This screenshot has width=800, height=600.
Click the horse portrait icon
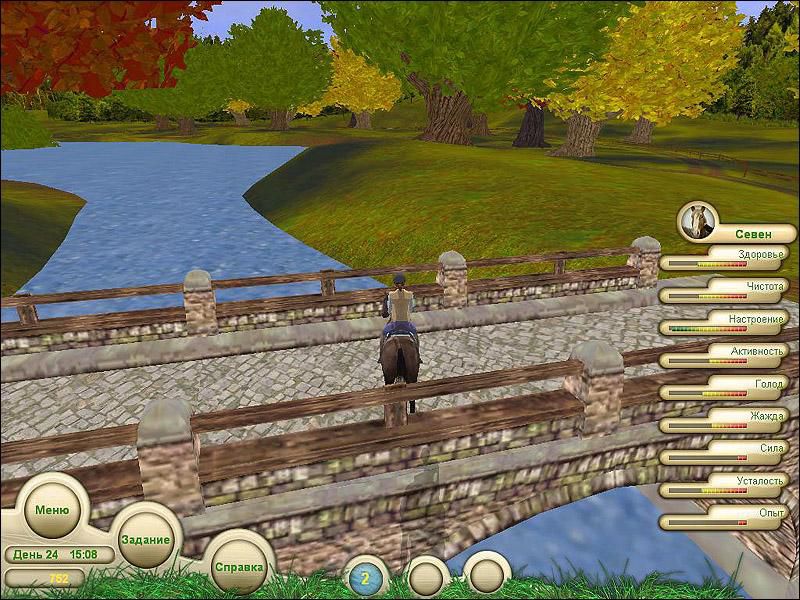pyautogui.click(x=696, y=220)
